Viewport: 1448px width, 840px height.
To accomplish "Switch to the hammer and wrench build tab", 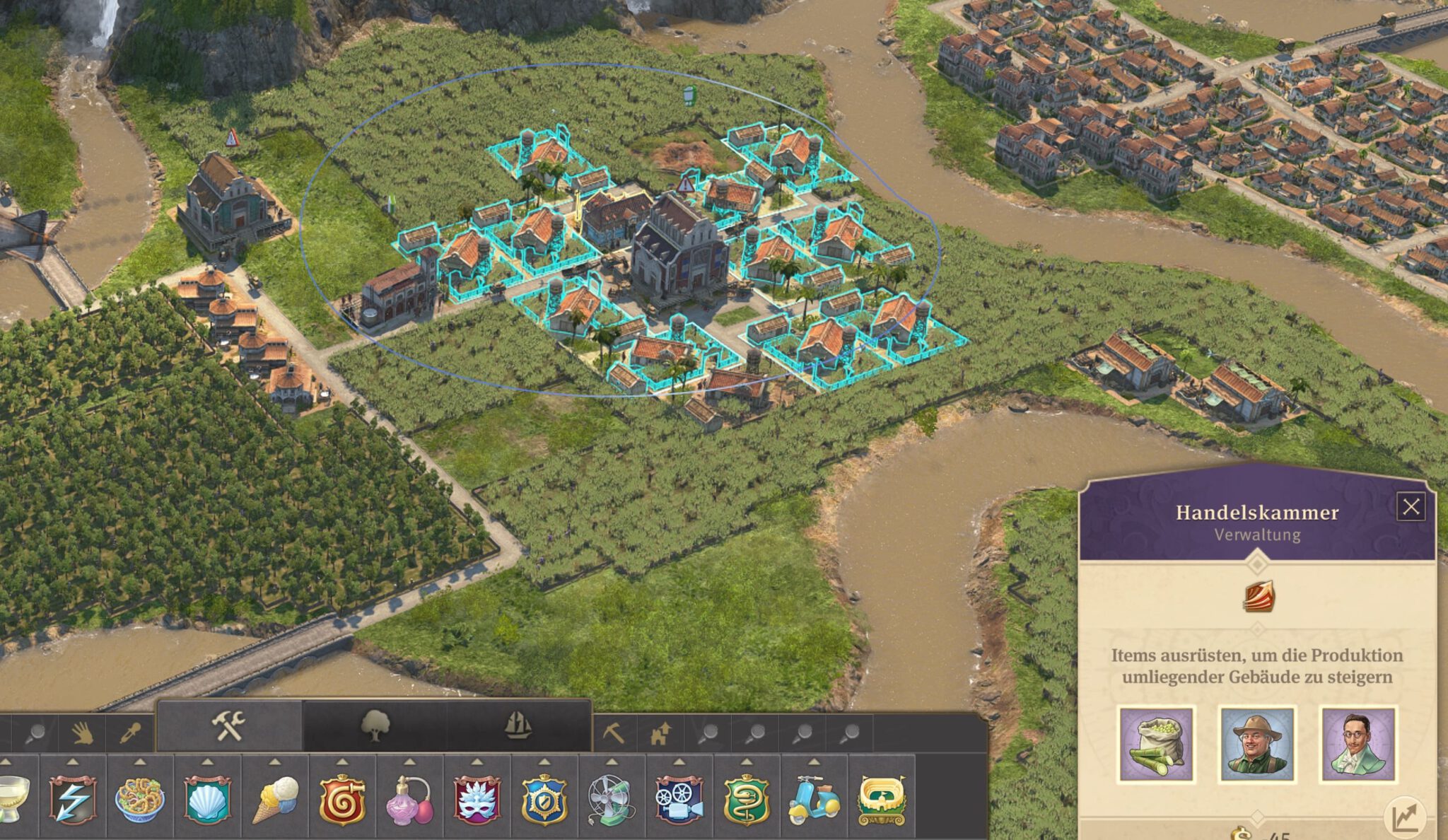I will (229, 726).
